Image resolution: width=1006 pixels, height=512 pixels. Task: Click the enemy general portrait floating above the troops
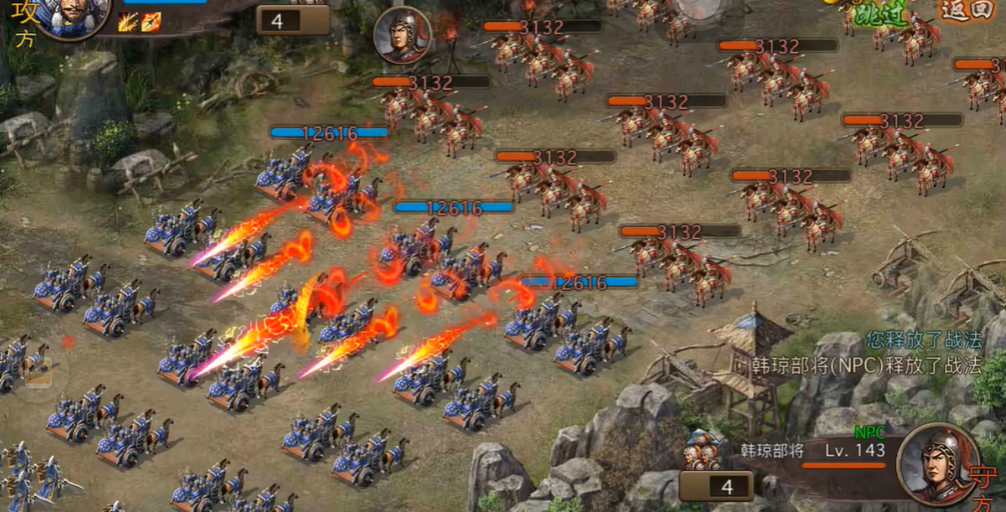[402, 34]
